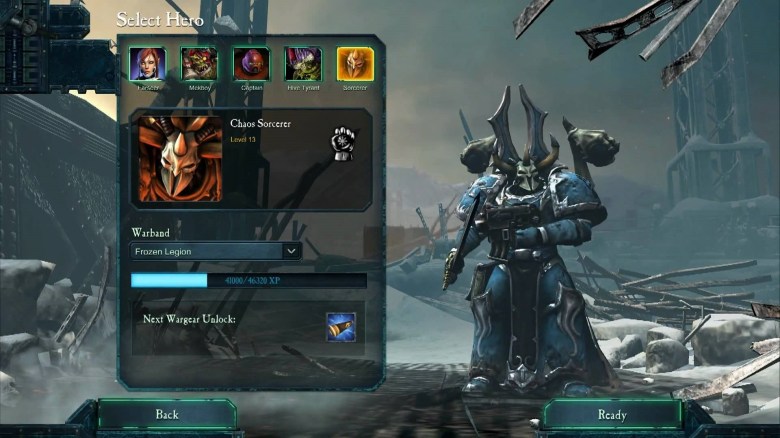Choose the Sorcerer hero portrait

tap(355, 64)
